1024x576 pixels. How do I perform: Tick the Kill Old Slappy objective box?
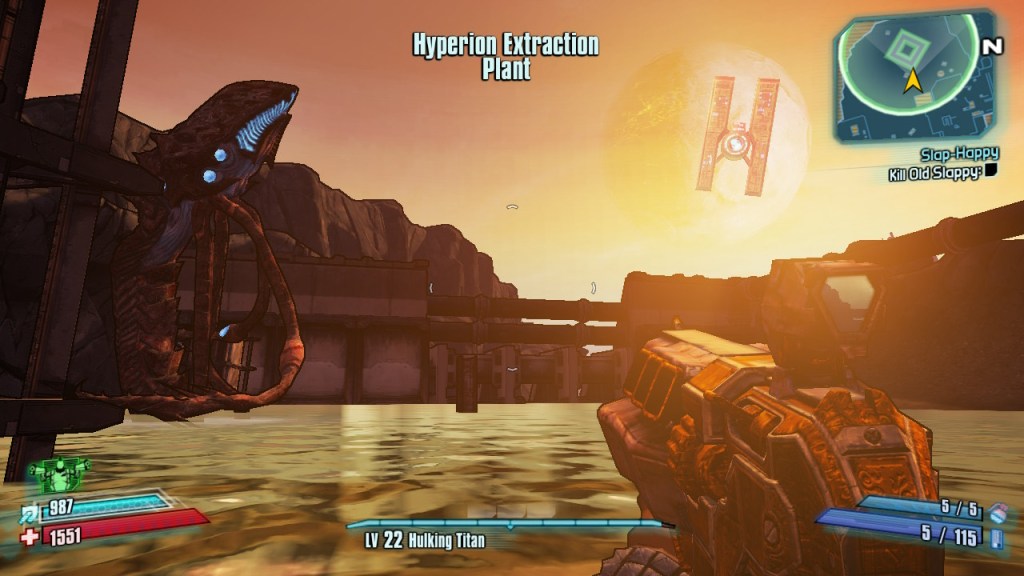(x=991, y=172)
